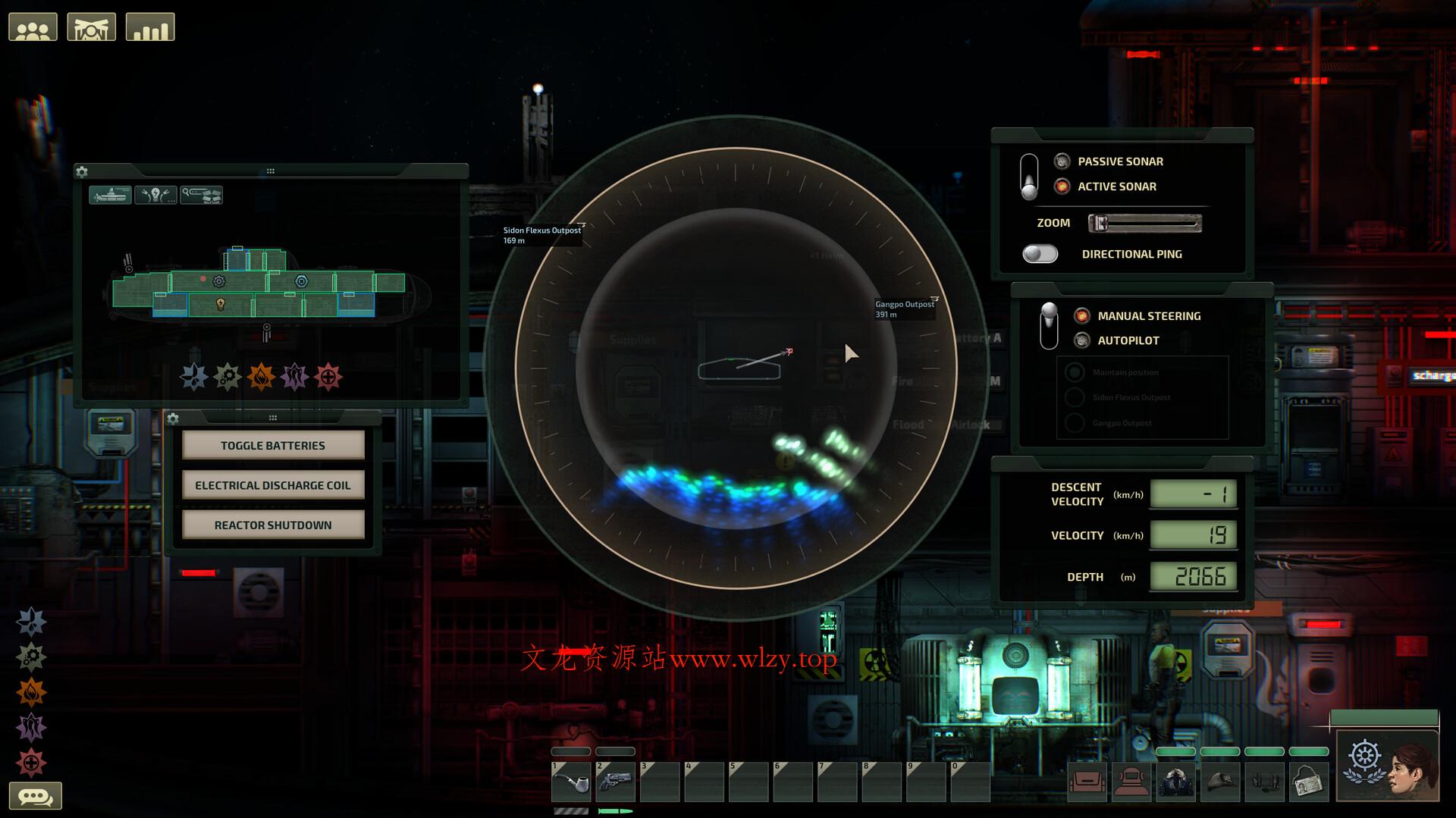Switch to the electrical lightbulb view tab

155,196
